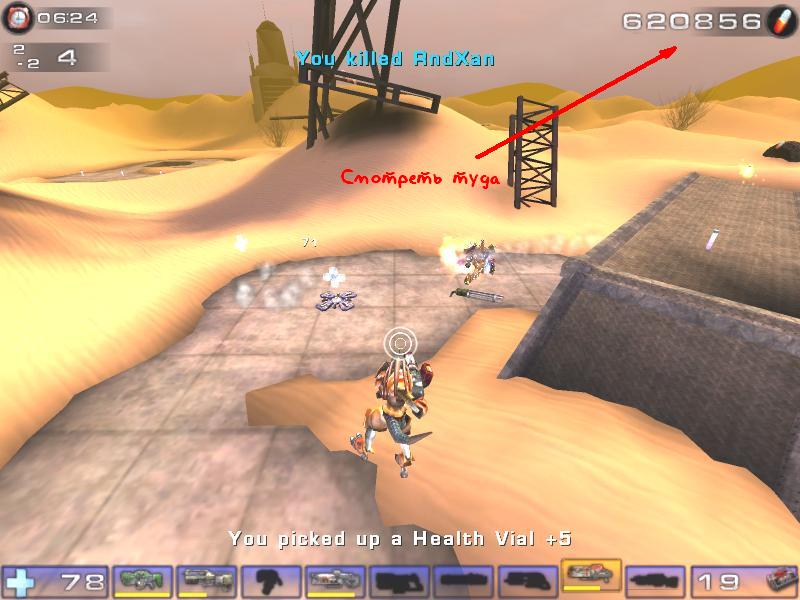This screenshot has width=800, height=600.
Task: Choose the shock rifle weapon slot
Action: point(336,578)
